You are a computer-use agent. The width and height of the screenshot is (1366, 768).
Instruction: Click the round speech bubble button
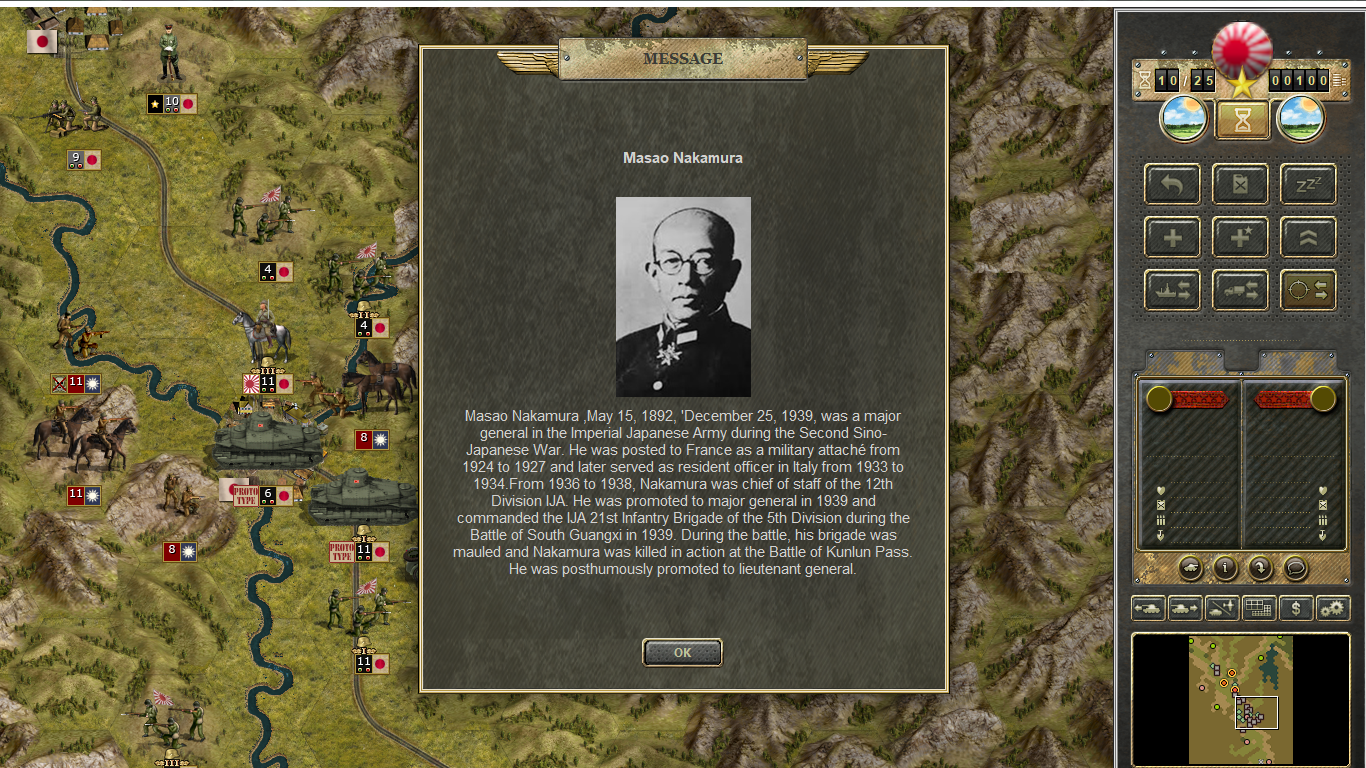(x=1295, y=568)
